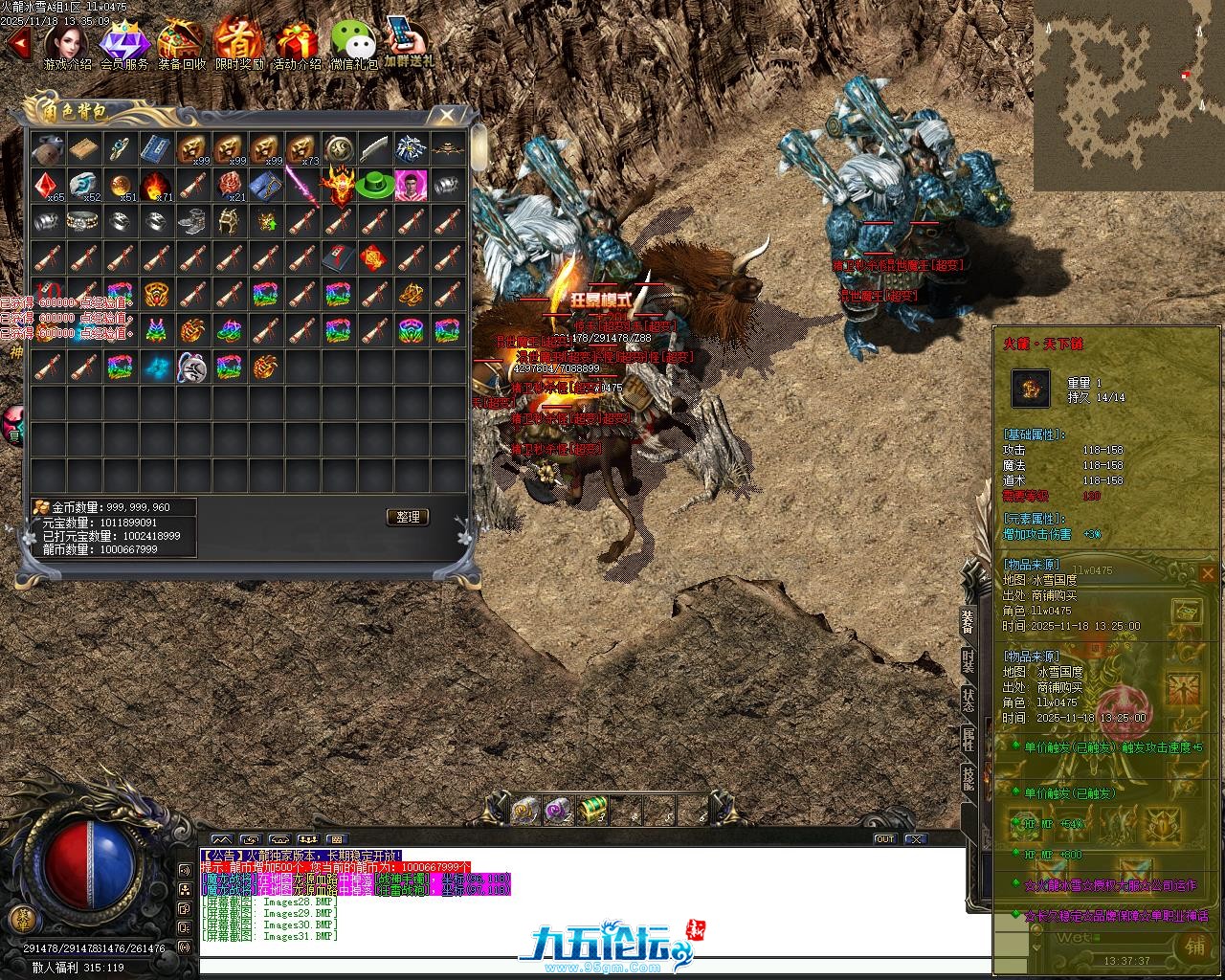The width and height of the screenshot is (1225, 980).
Task: Select the green hat in the bag
Action: pos(375,185)
